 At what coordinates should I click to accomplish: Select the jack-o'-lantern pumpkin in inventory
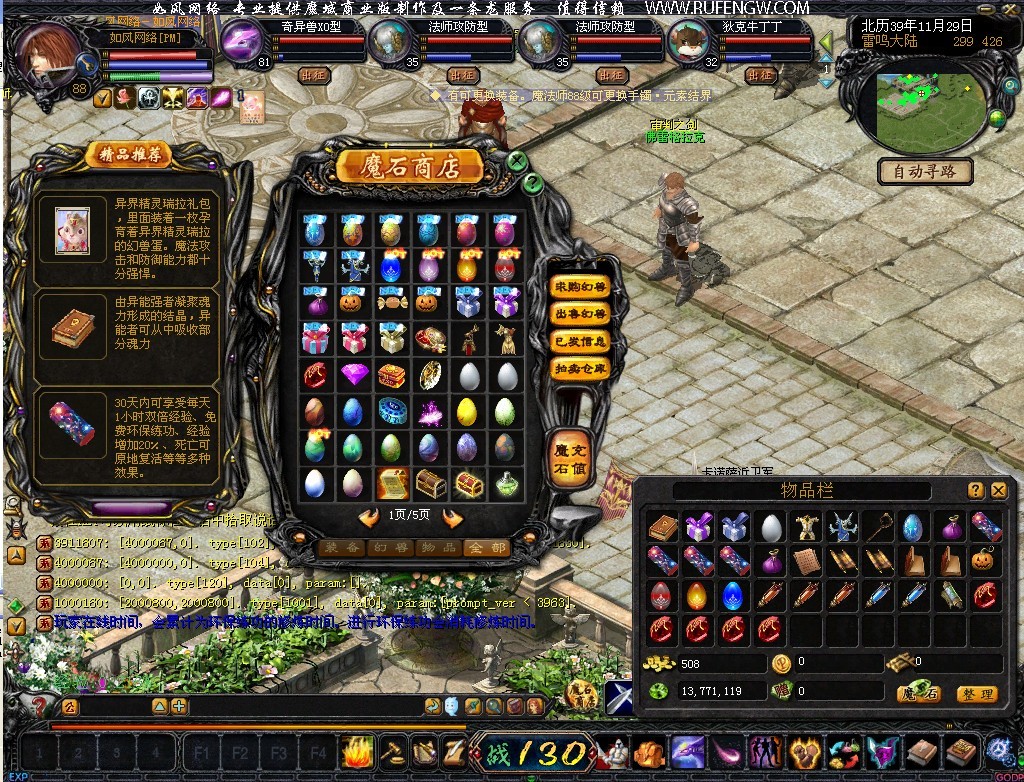tap(985, 562)
